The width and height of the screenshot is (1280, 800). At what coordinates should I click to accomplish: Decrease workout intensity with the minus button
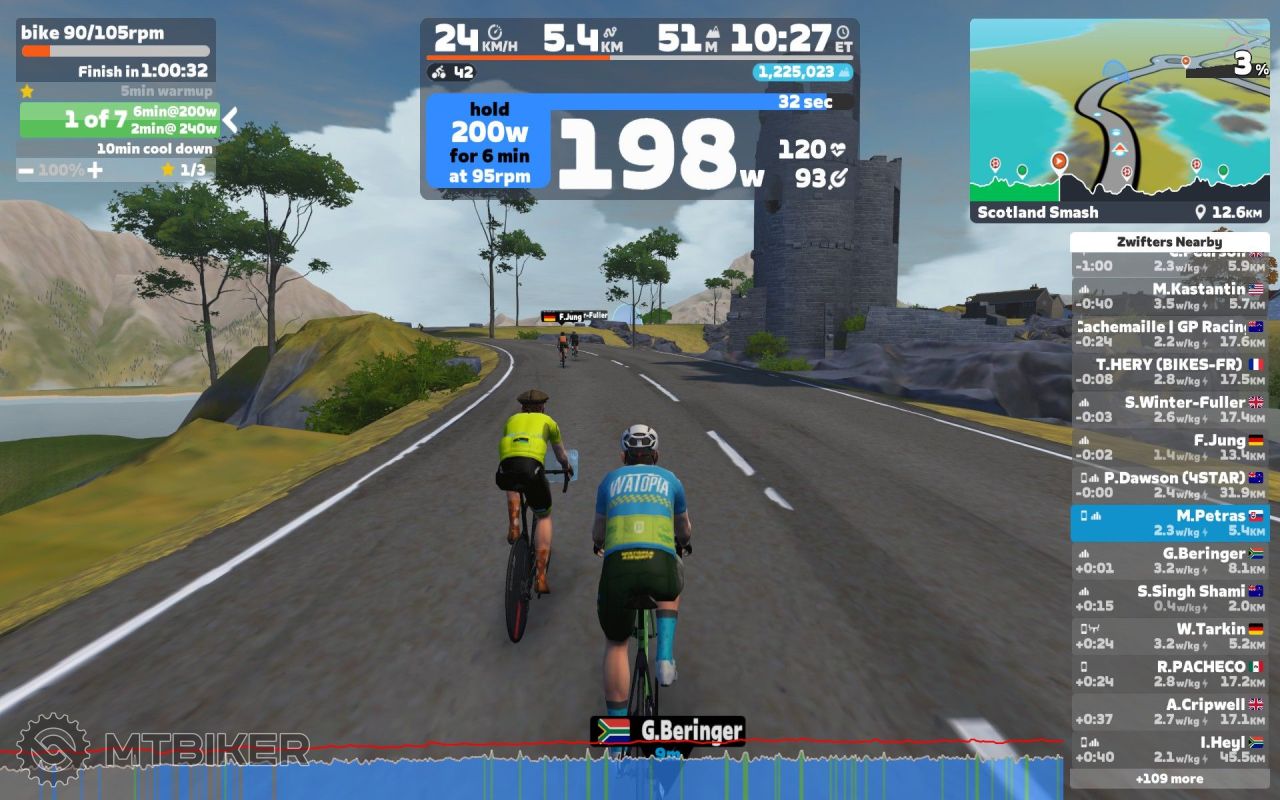(x=29, y=170)
